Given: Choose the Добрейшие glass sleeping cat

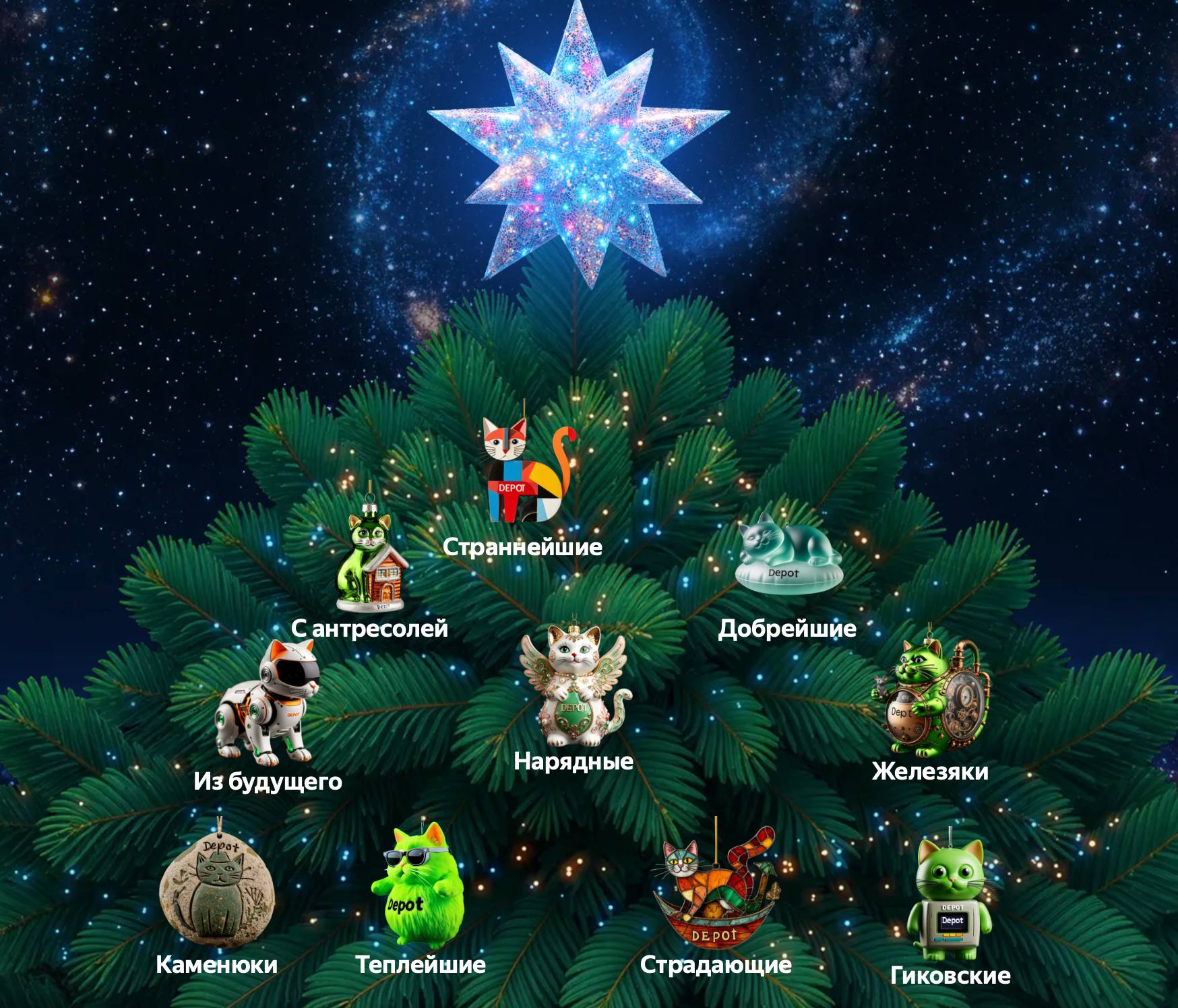Looking at the screenshot, I should point(787,554).
